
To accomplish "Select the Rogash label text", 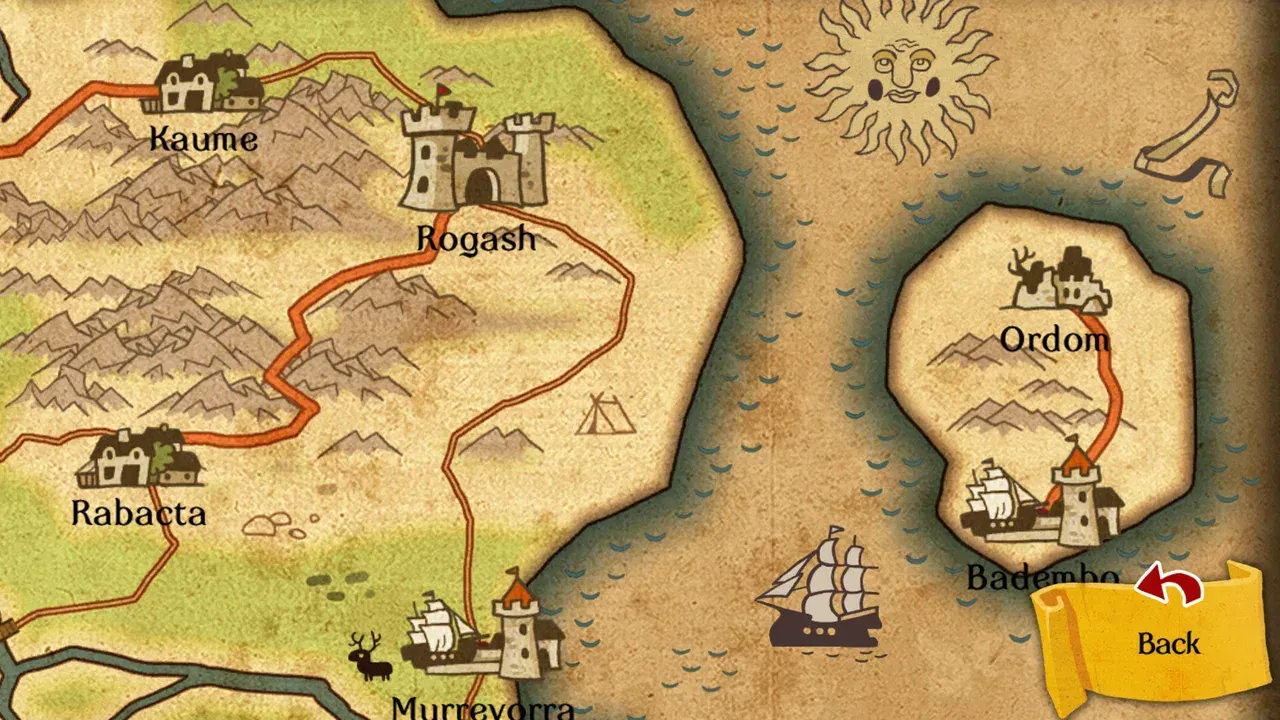I will coord(476,239).
